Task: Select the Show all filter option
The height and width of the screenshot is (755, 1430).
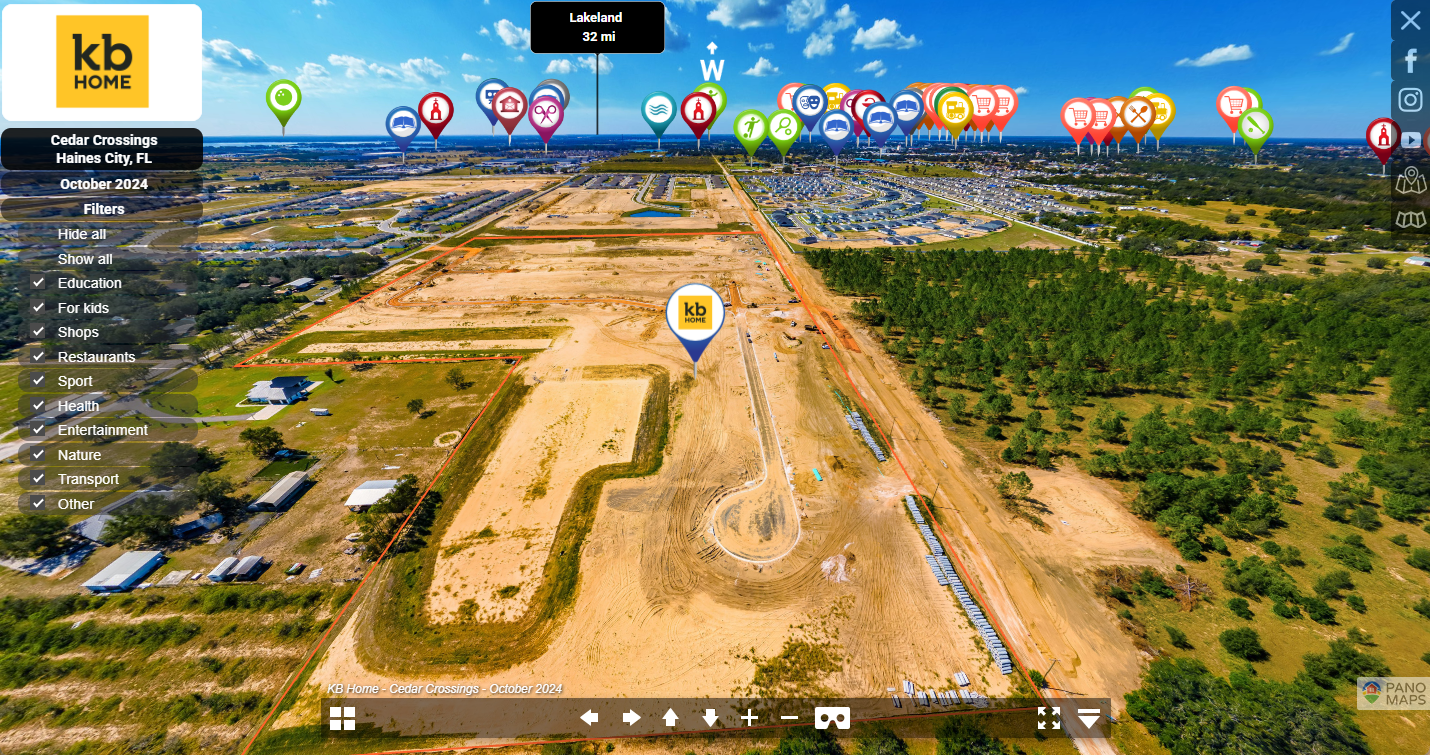Action: [x=85, y=259]
